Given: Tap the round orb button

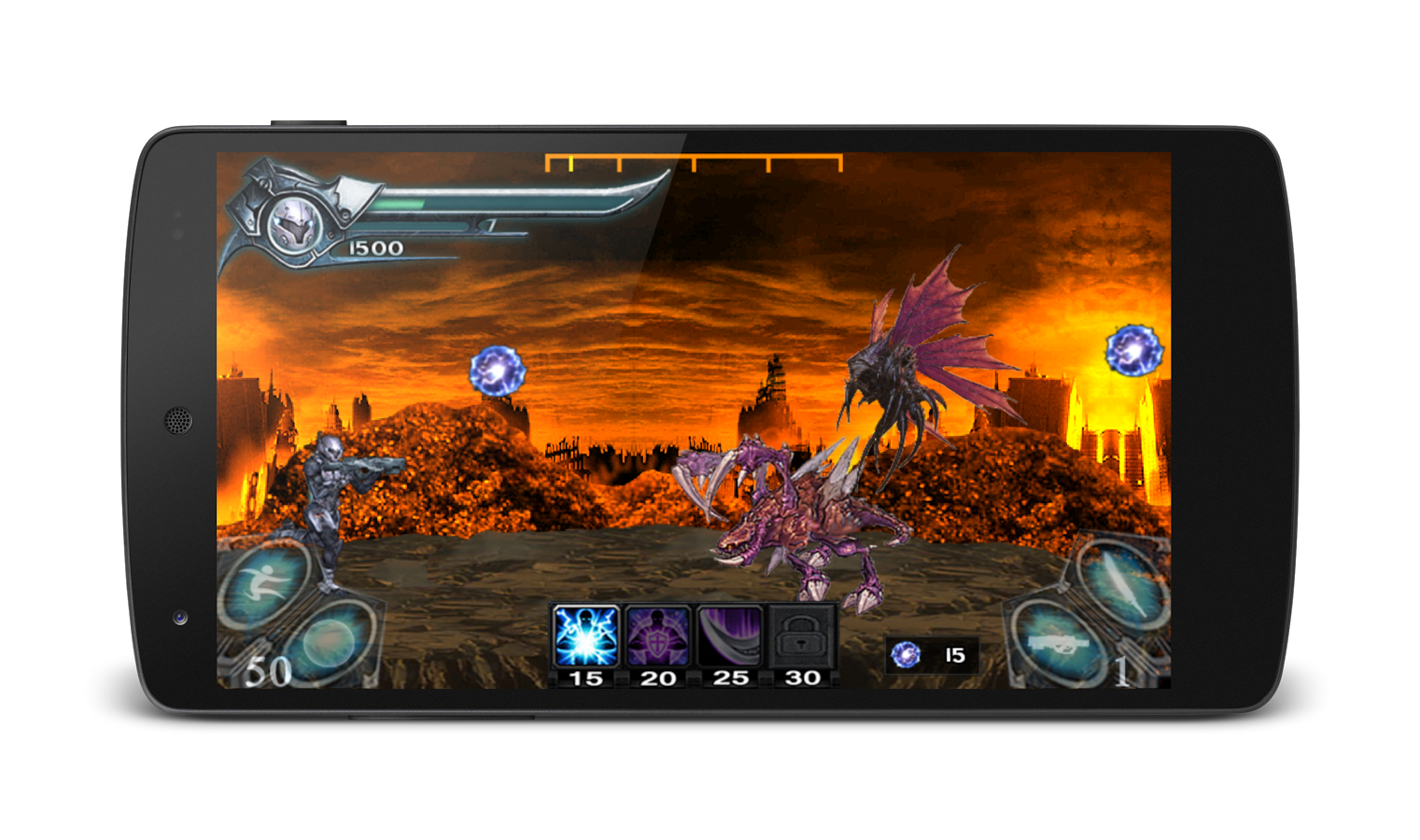Looking at the screenshot, I should [330, 641].
